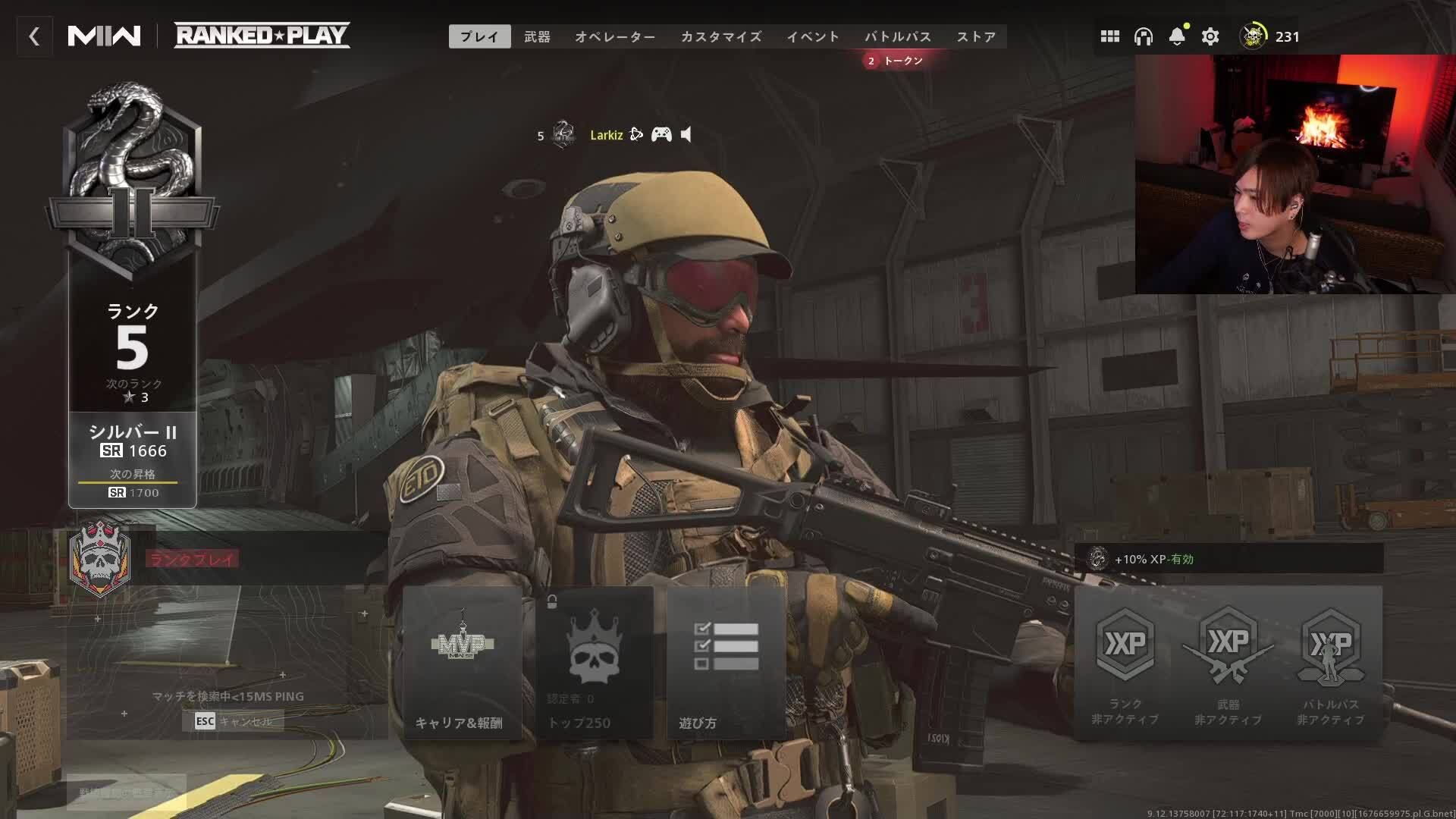The image size is (1456, 819).
Task: Open the social/channels grid icon top right
Action: (x=1109, y=36)
